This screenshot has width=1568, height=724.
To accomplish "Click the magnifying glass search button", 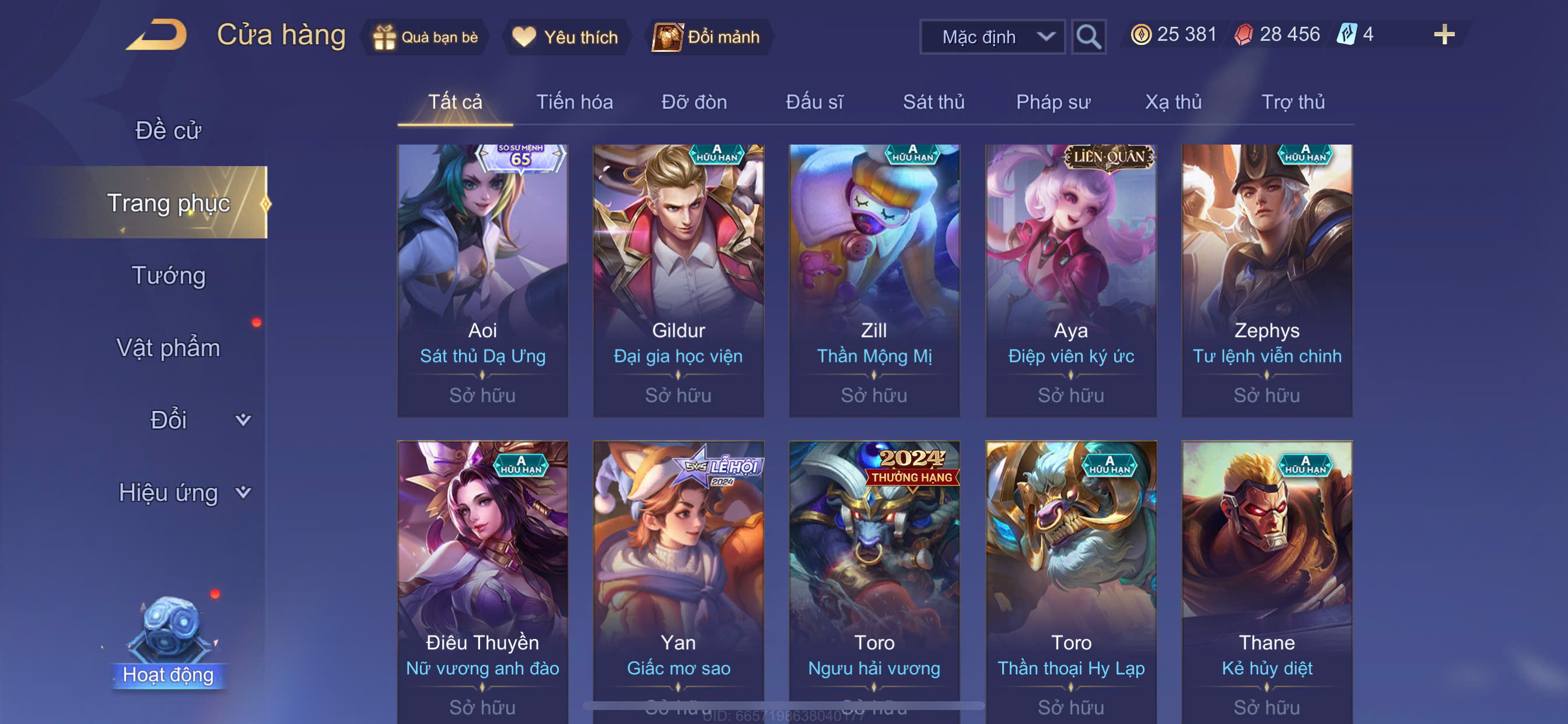I will (1088, 37).
